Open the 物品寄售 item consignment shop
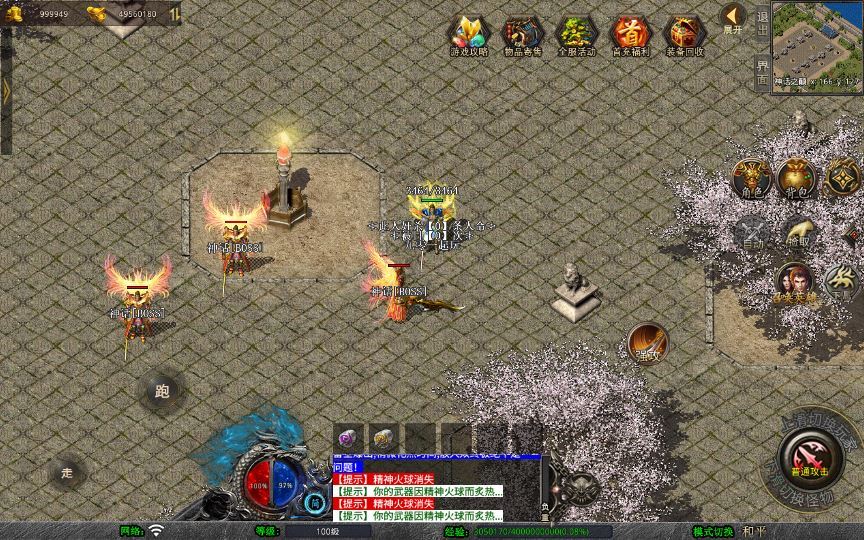The width and height of the screenshot is (864, 540). [x=523, y=35]
